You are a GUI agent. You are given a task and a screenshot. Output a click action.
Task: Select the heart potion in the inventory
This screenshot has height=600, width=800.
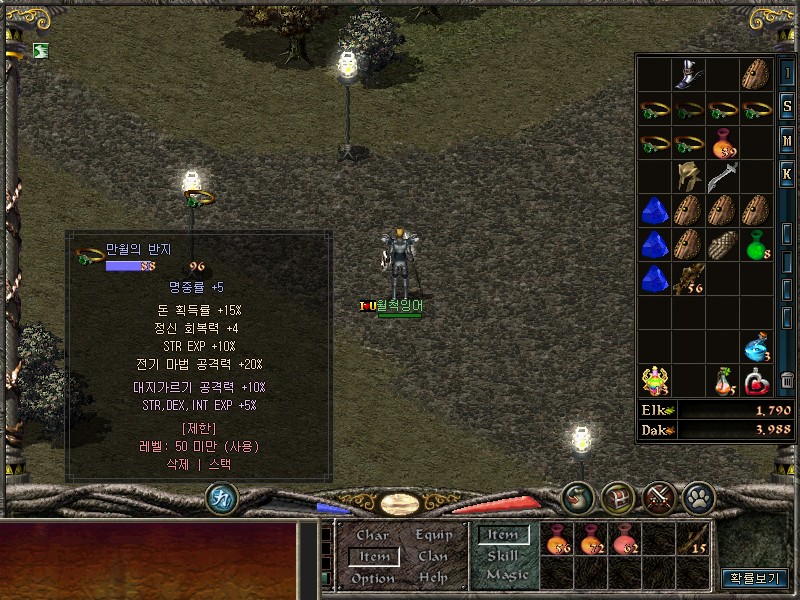point(757,380)
